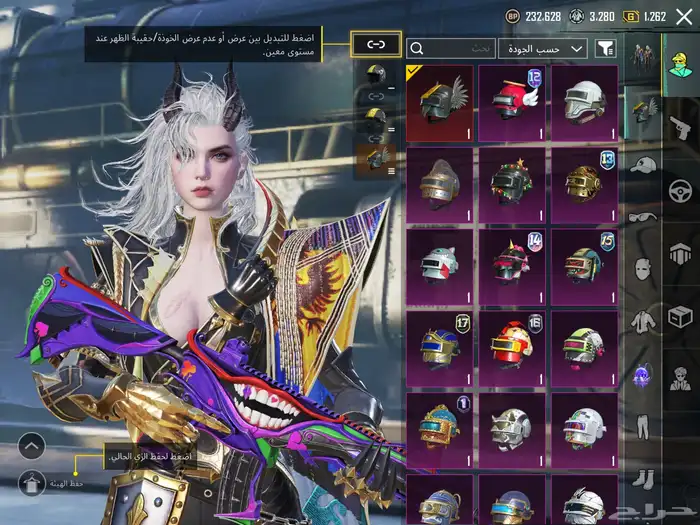Open the item filter options
This screenshot has height=525, width=700.
[605, 48]
